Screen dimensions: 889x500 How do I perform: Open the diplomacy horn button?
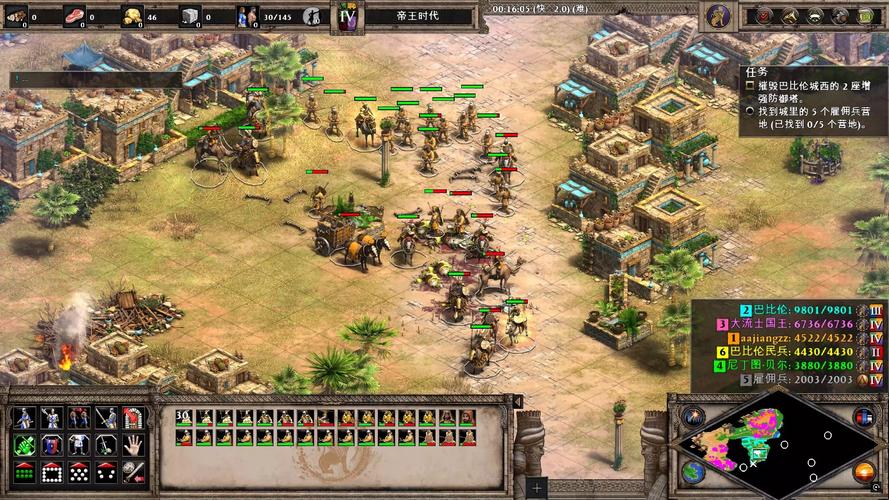click(789, 15)
